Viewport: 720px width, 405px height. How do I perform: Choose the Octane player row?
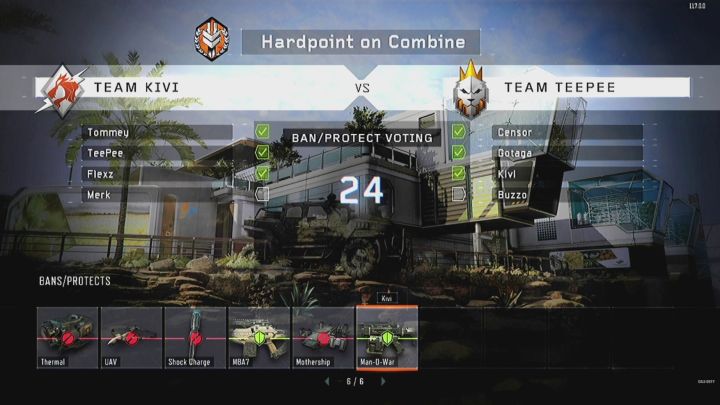567,153
